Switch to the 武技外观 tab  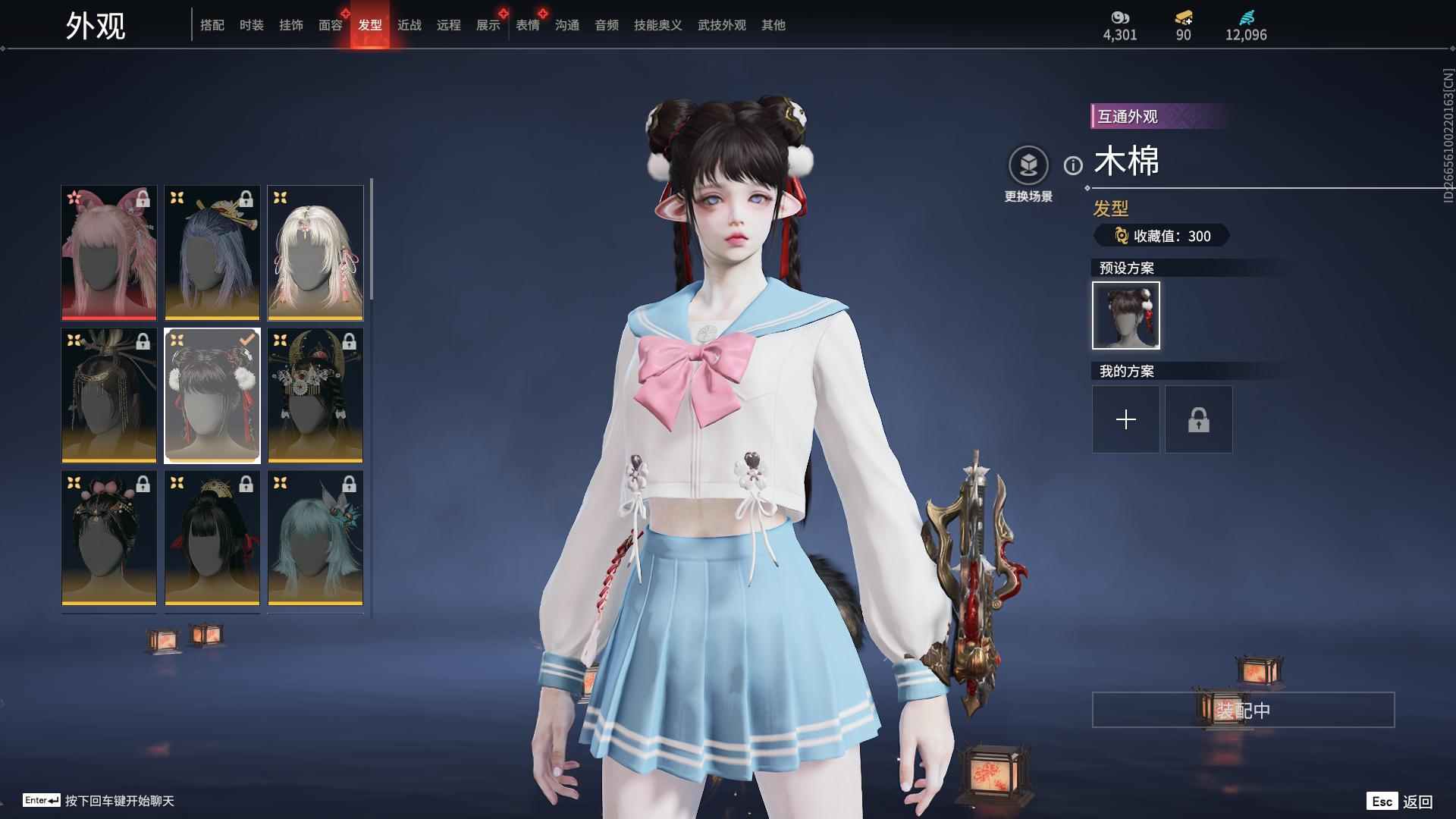tap(720, 25)
